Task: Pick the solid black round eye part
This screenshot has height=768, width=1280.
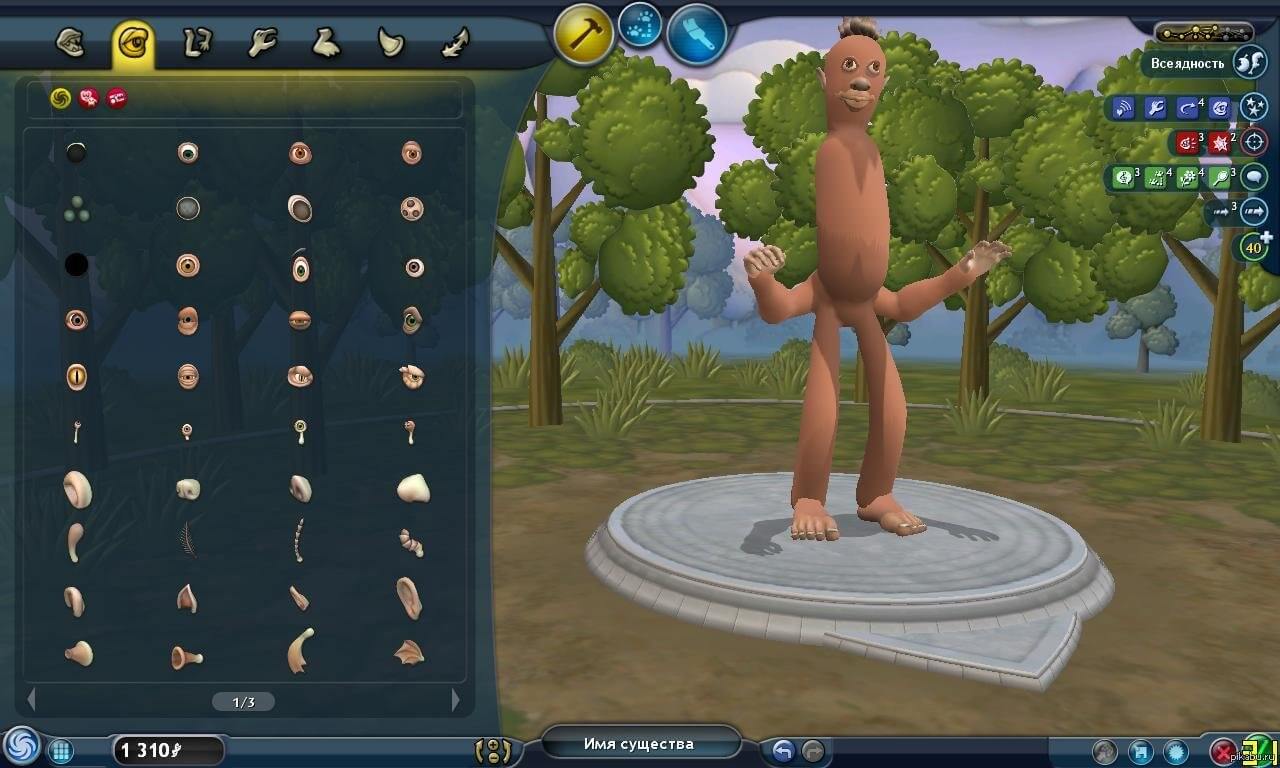Action: pyautogui.click(x=76, y=265)
